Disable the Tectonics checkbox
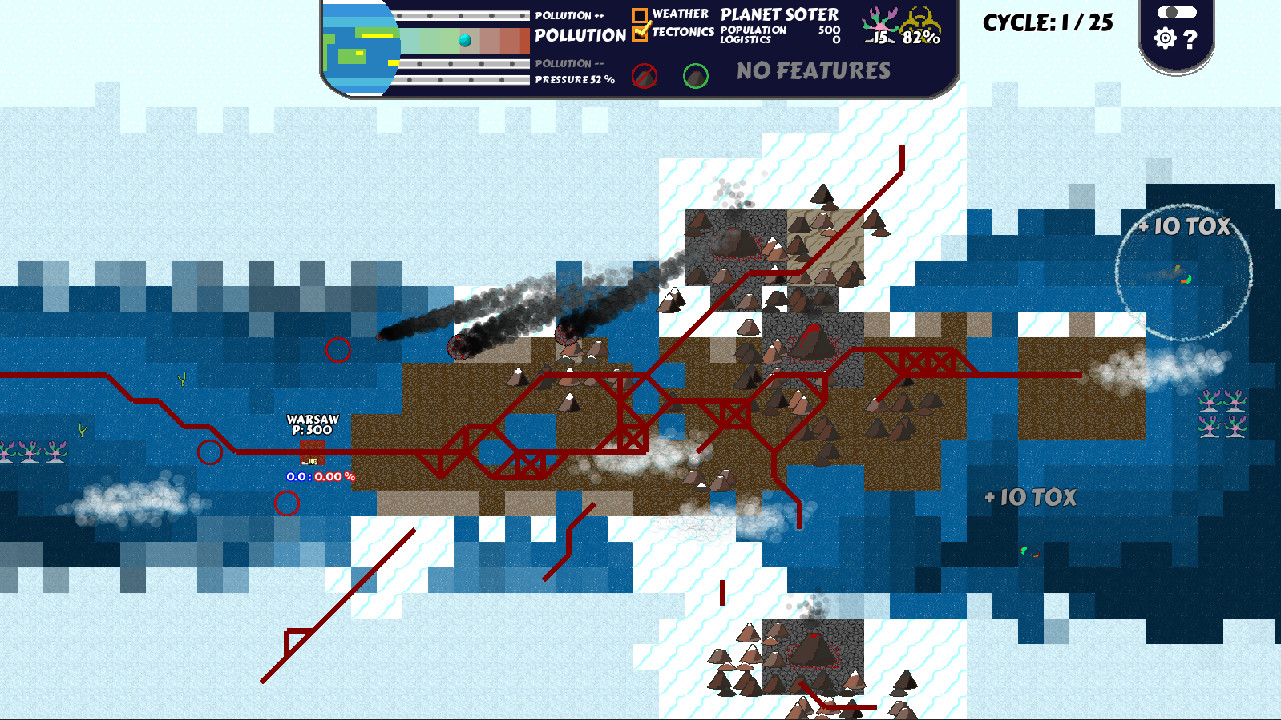The image size is (1281, 720). point(639,31)
